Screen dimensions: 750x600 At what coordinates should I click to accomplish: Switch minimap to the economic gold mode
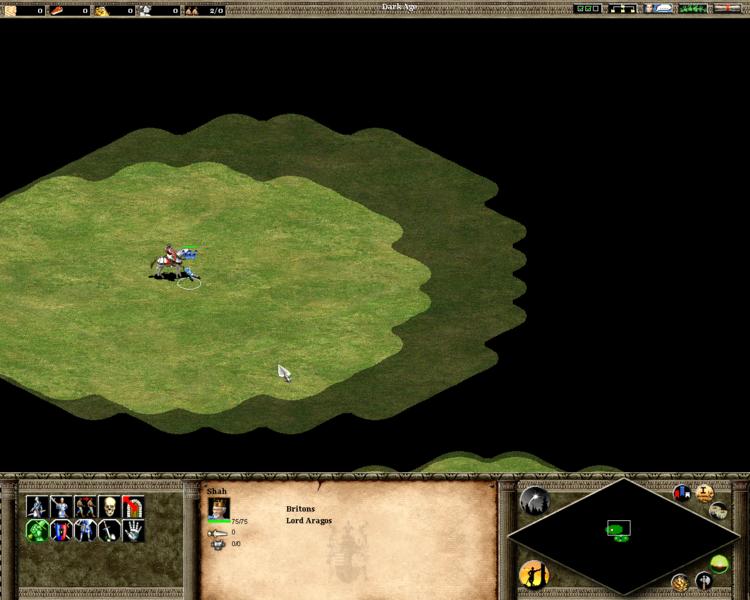tap(680, 582)
